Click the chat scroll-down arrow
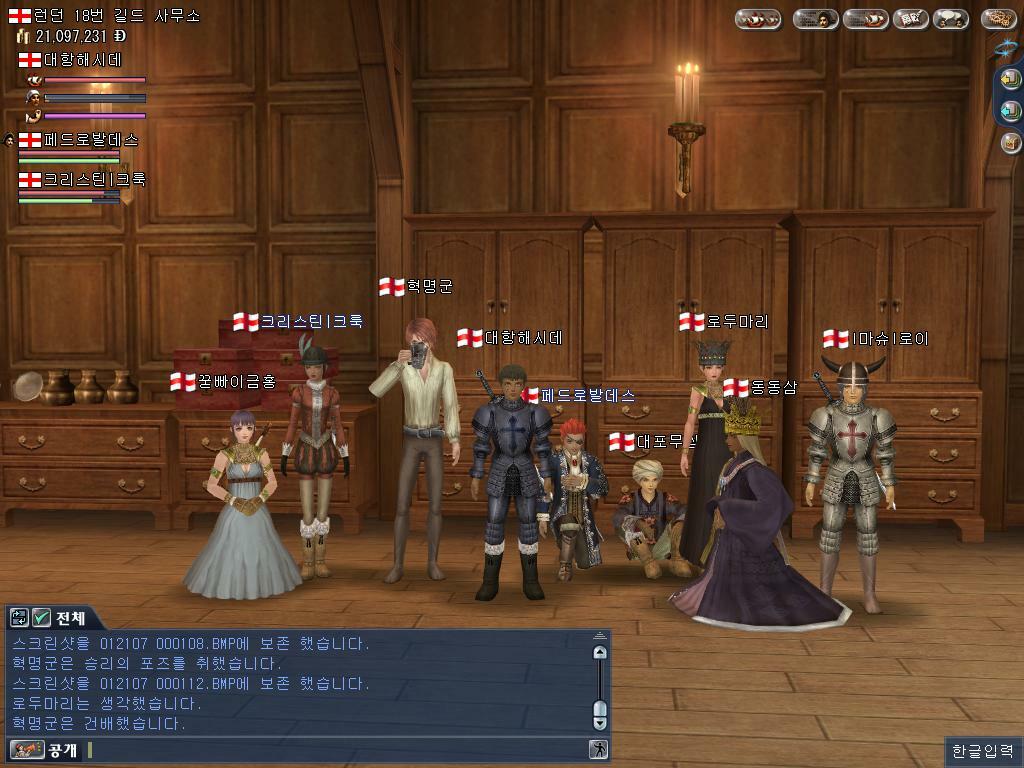The width and height of the screenshot is (1024, 768). [x=599, y=722]
